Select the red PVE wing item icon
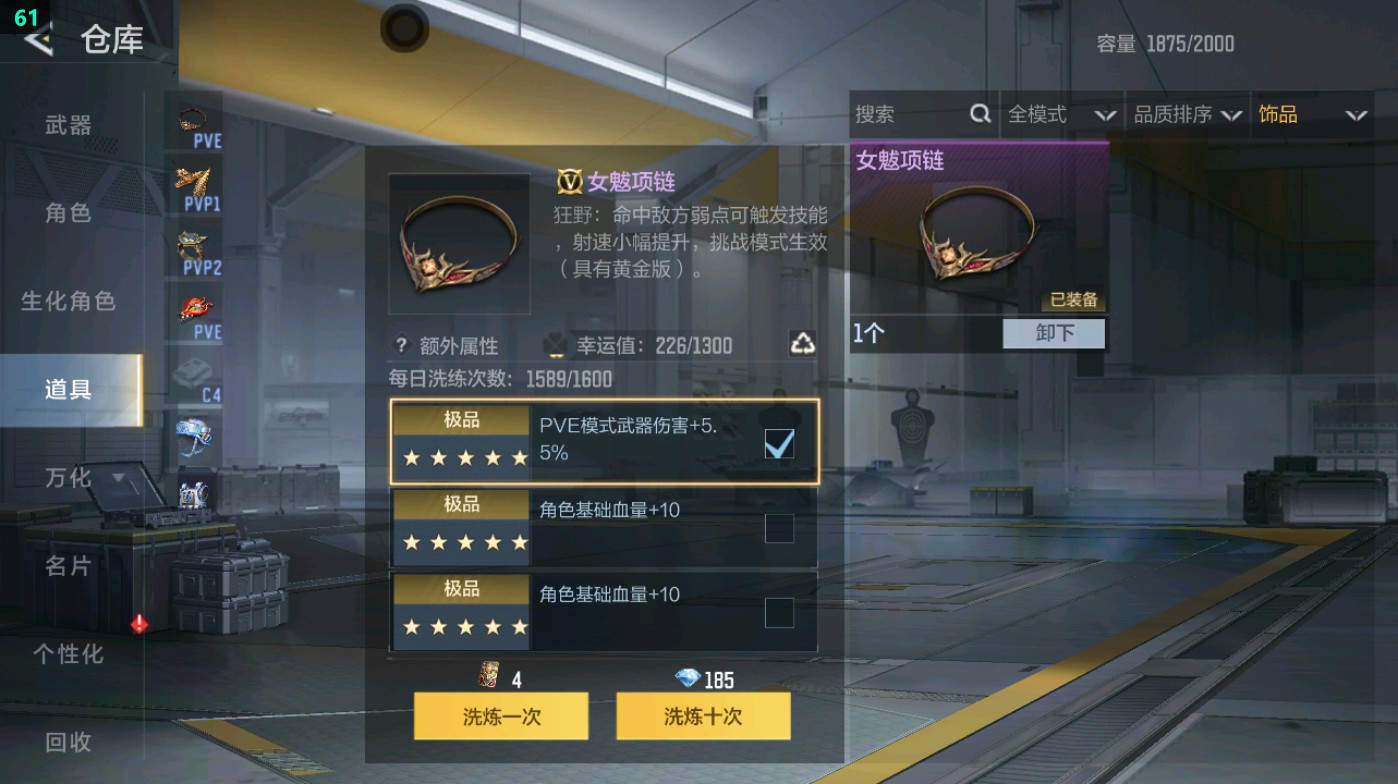Viewport: 1398px width, 784px height. [193, 308]
